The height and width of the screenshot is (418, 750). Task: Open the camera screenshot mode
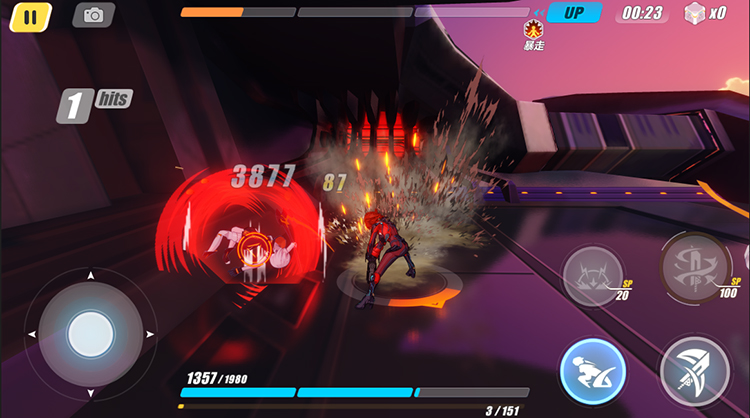coord(93,15)
